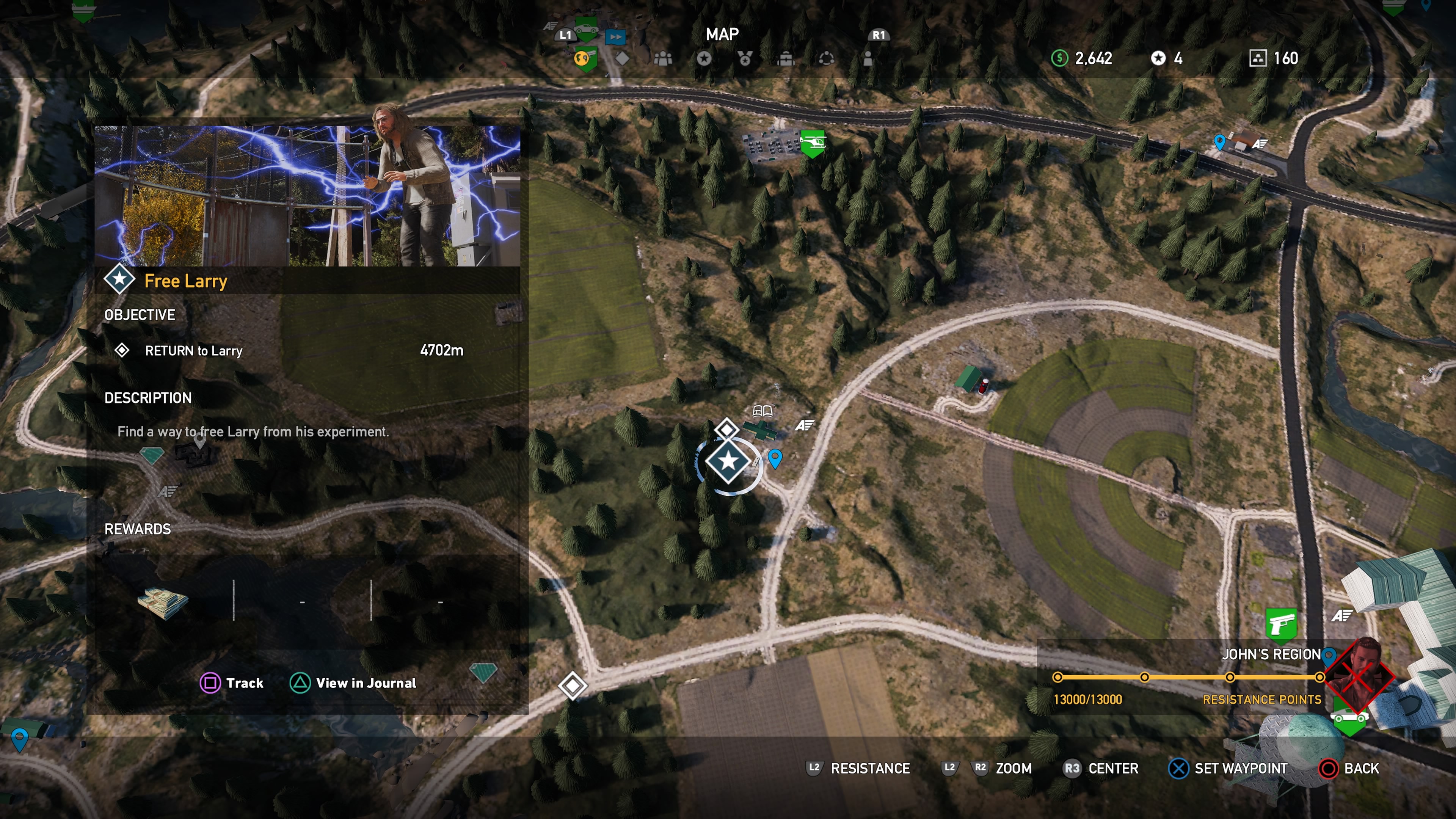This screenshot has width=1456, height=819.
Task: Switch to the medal challenges tab
Action: (x=745, y=58)
